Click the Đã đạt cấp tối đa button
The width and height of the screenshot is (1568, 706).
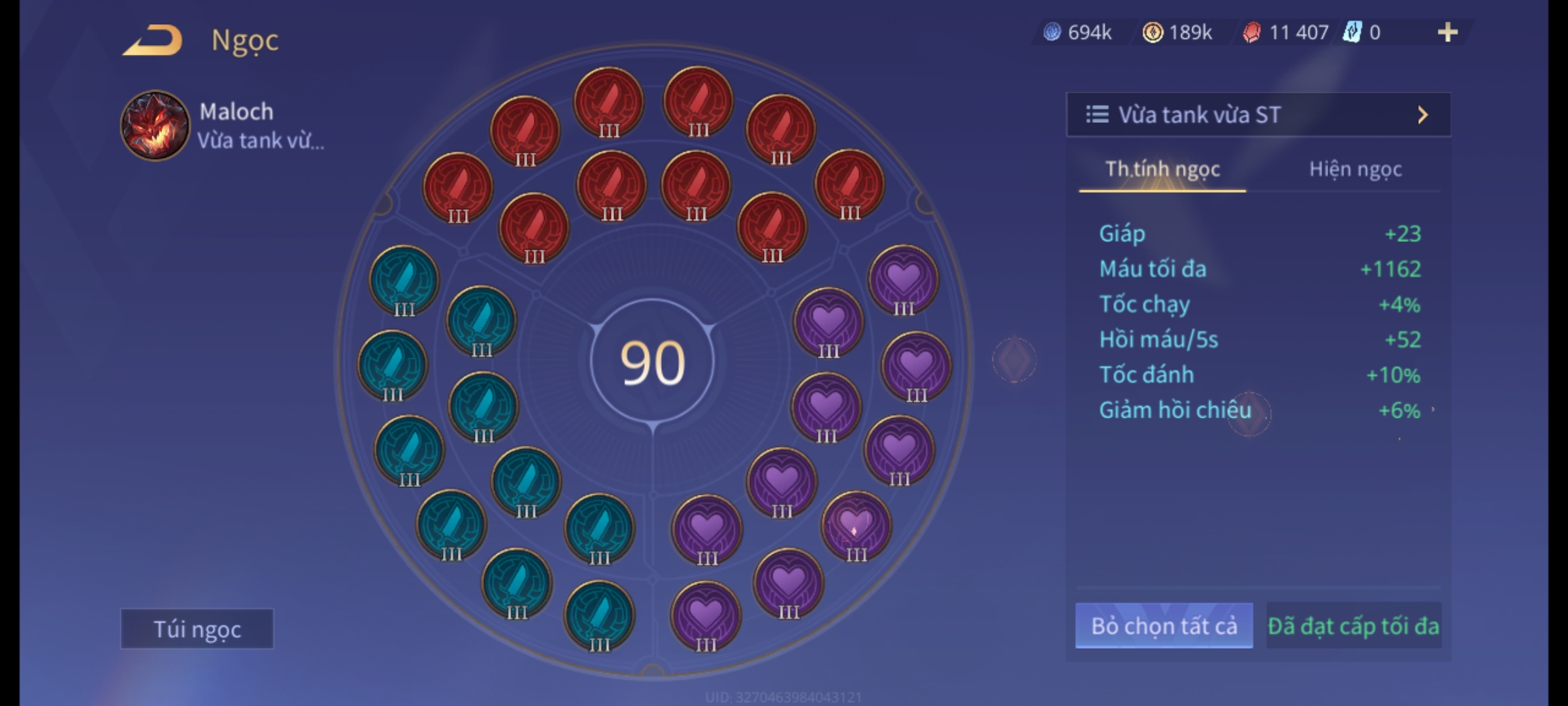coord(1353,626)
